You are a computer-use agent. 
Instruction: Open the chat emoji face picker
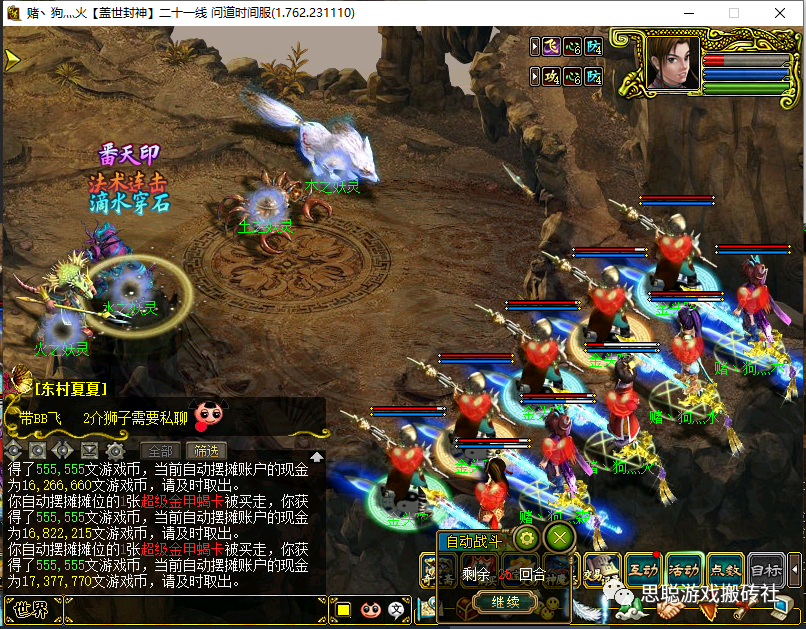click(x=370, y=608)
